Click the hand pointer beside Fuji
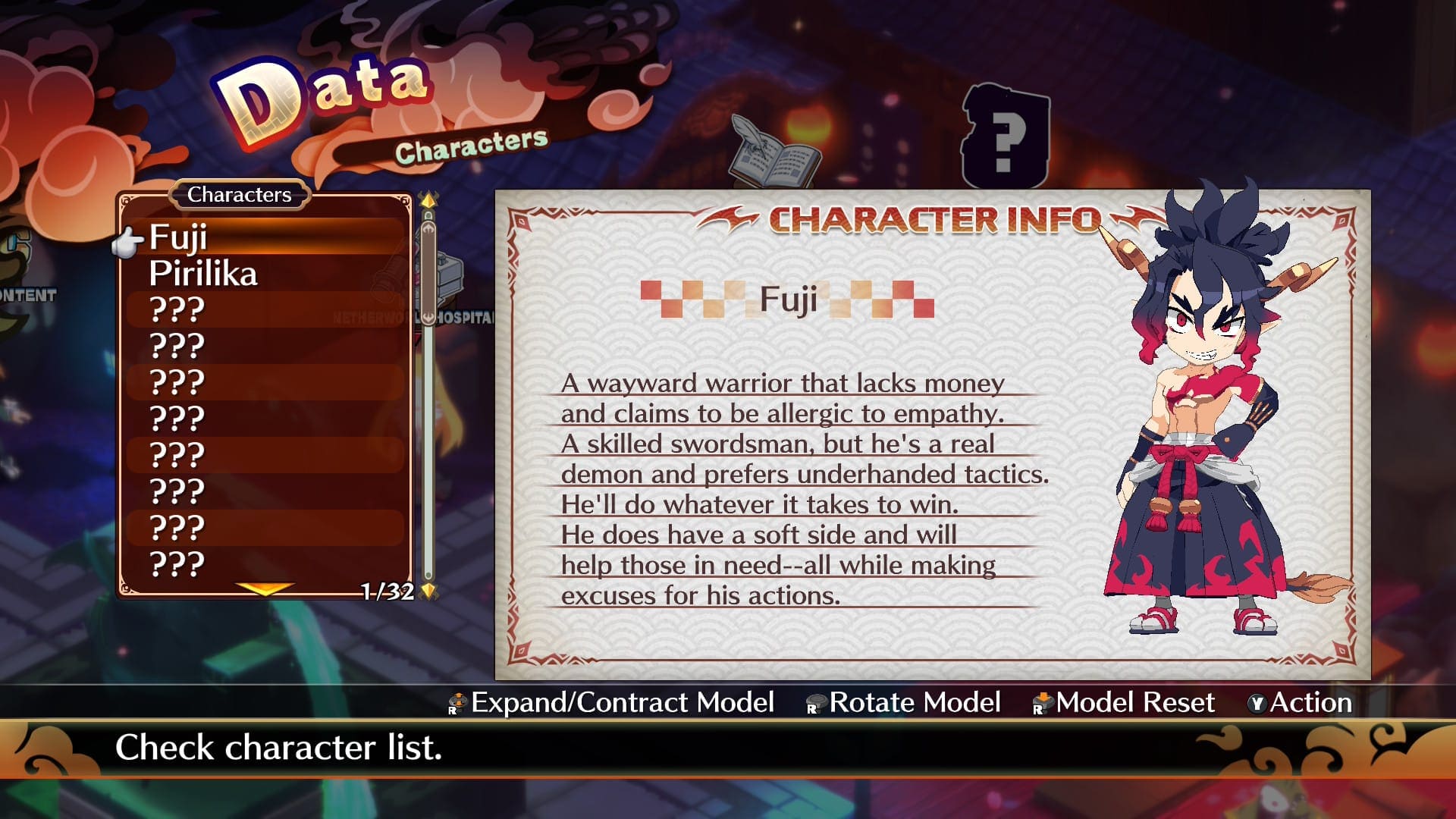 (x=129, y=241)
